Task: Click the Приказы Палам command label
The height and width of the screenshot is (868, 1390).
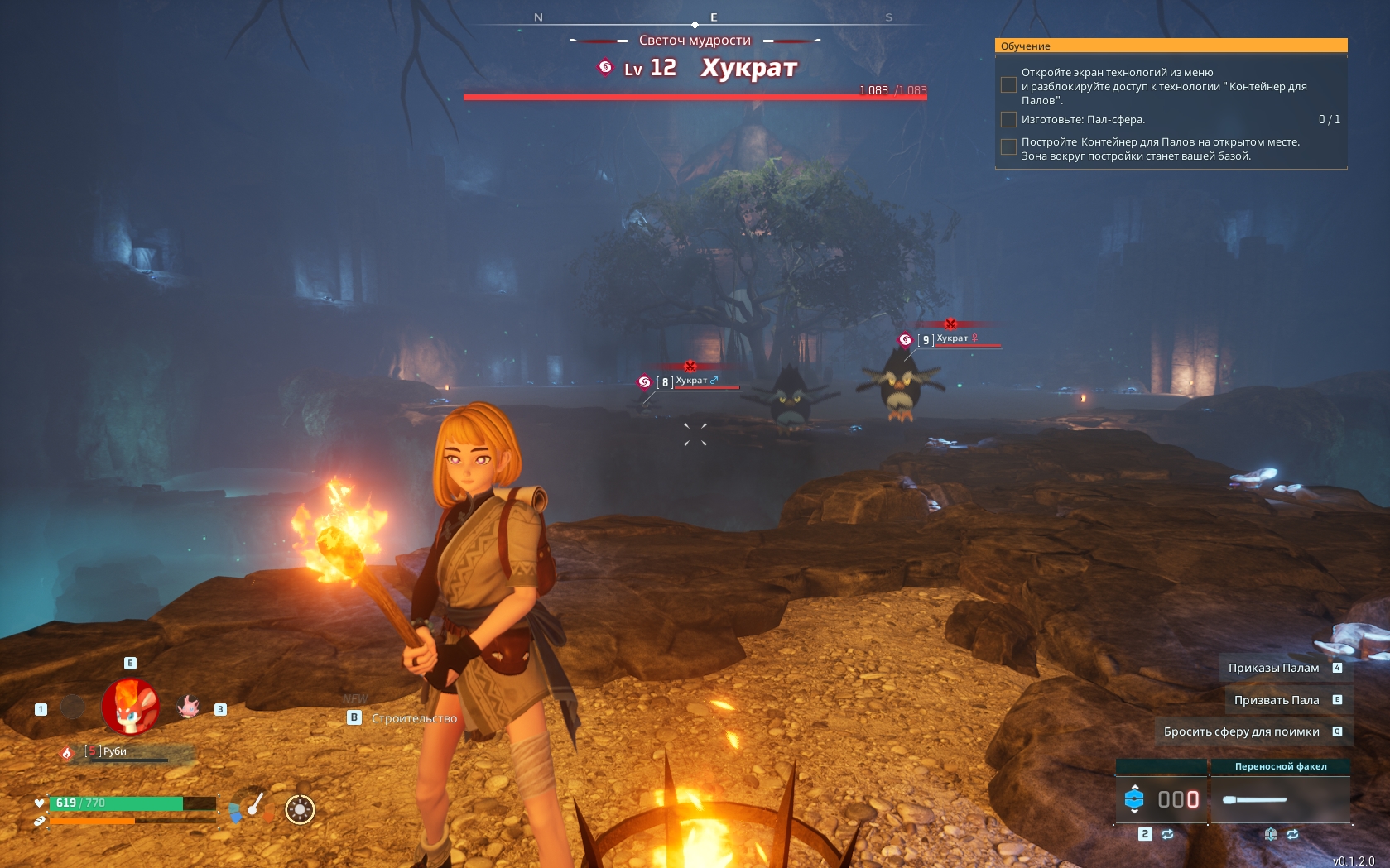Action: coord(1273,668)
